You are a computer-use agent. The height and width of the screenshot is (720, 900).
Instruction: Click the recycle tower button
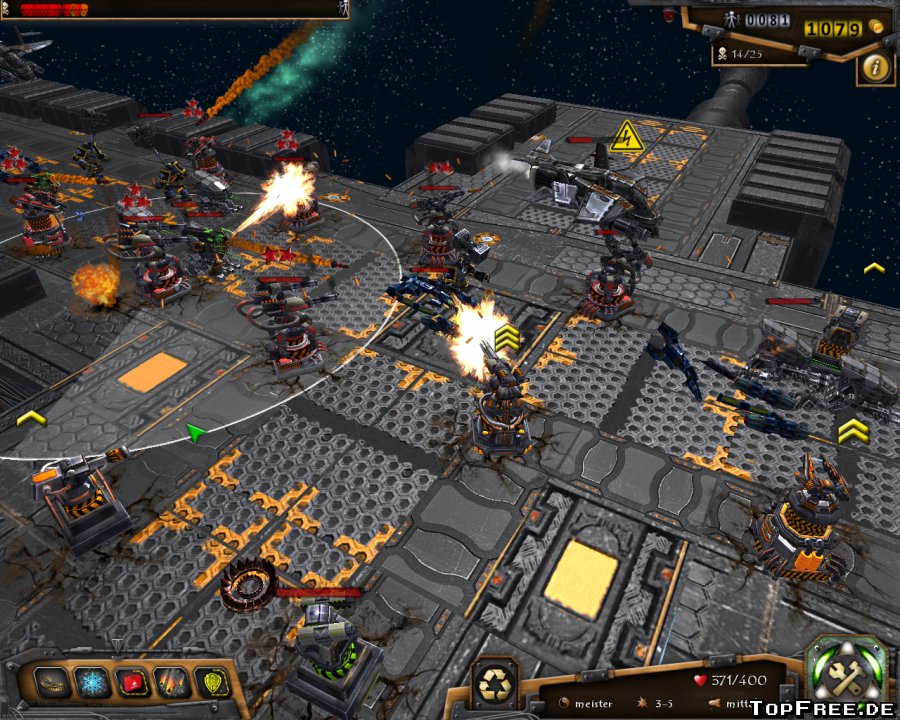494,682
